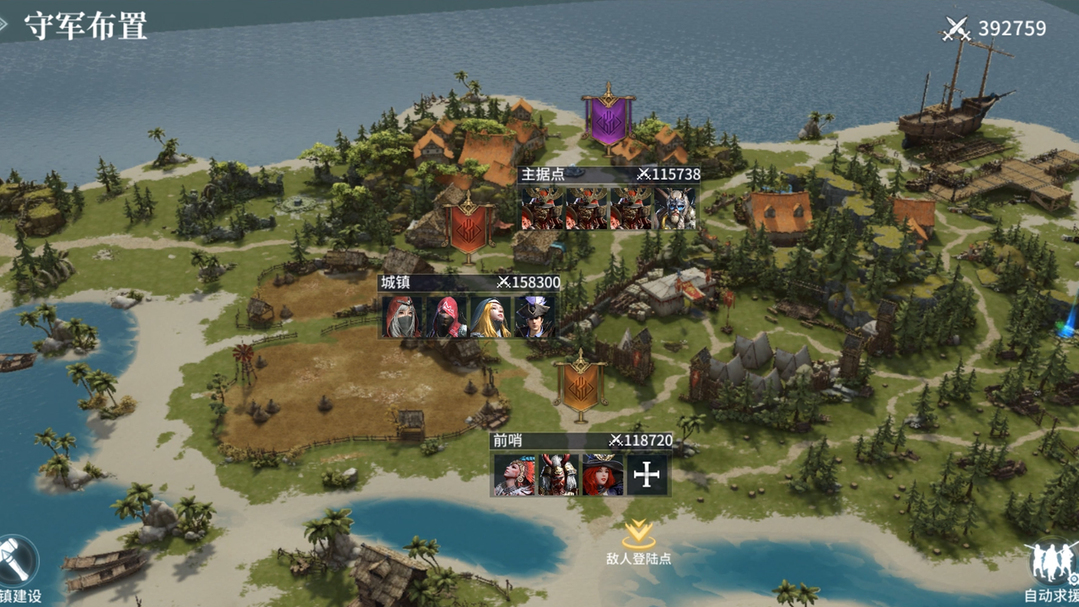
Task: Choose the blonde hooded hero in 城镇
Action: (491, 317)
